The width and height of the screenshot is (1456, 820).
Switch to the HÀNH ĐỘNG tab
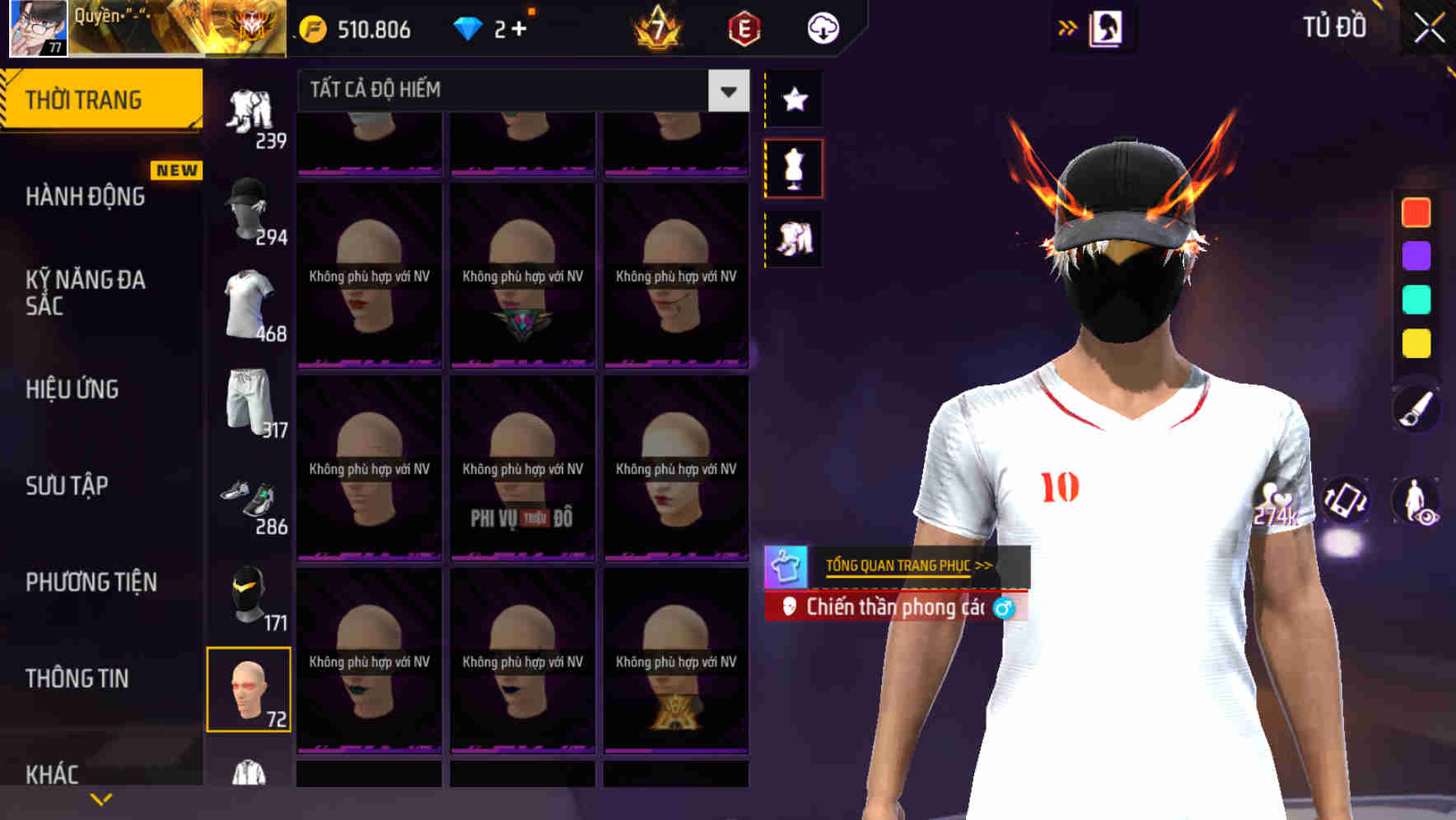tap(85, 197)
